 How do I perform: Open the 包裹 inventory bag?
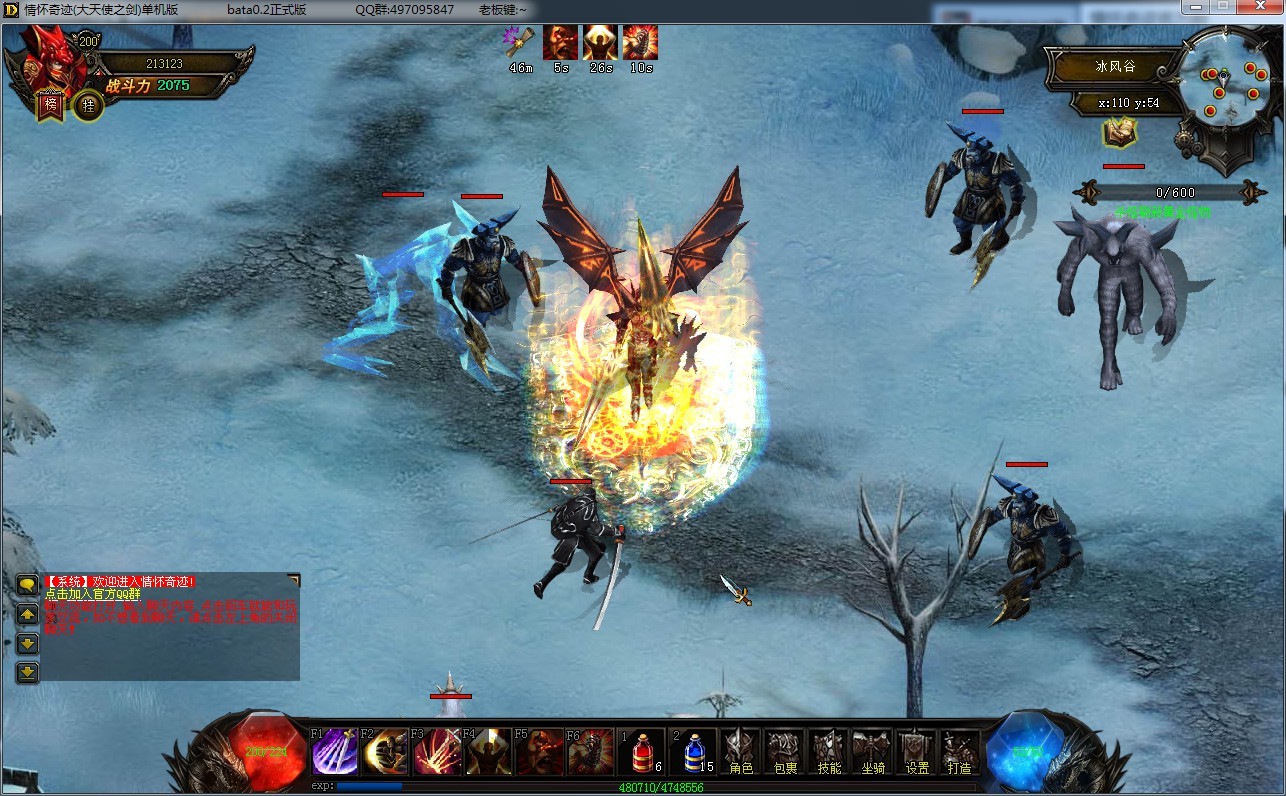click(785, 752)
